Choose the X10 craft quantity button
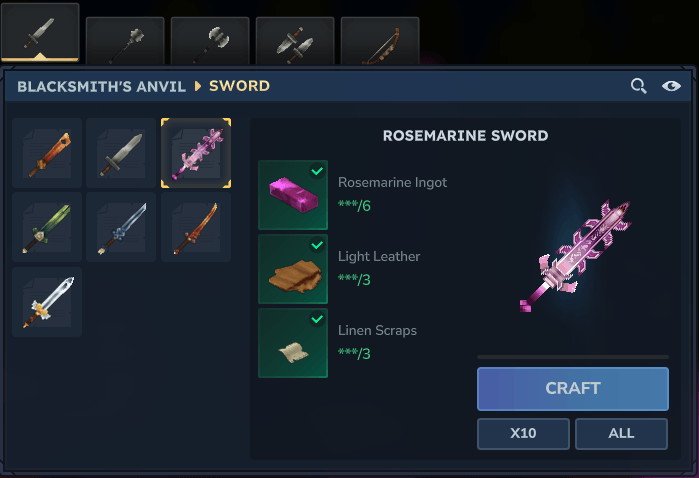The width and height of the screenshot is (699, 478). tap(523, 434)
